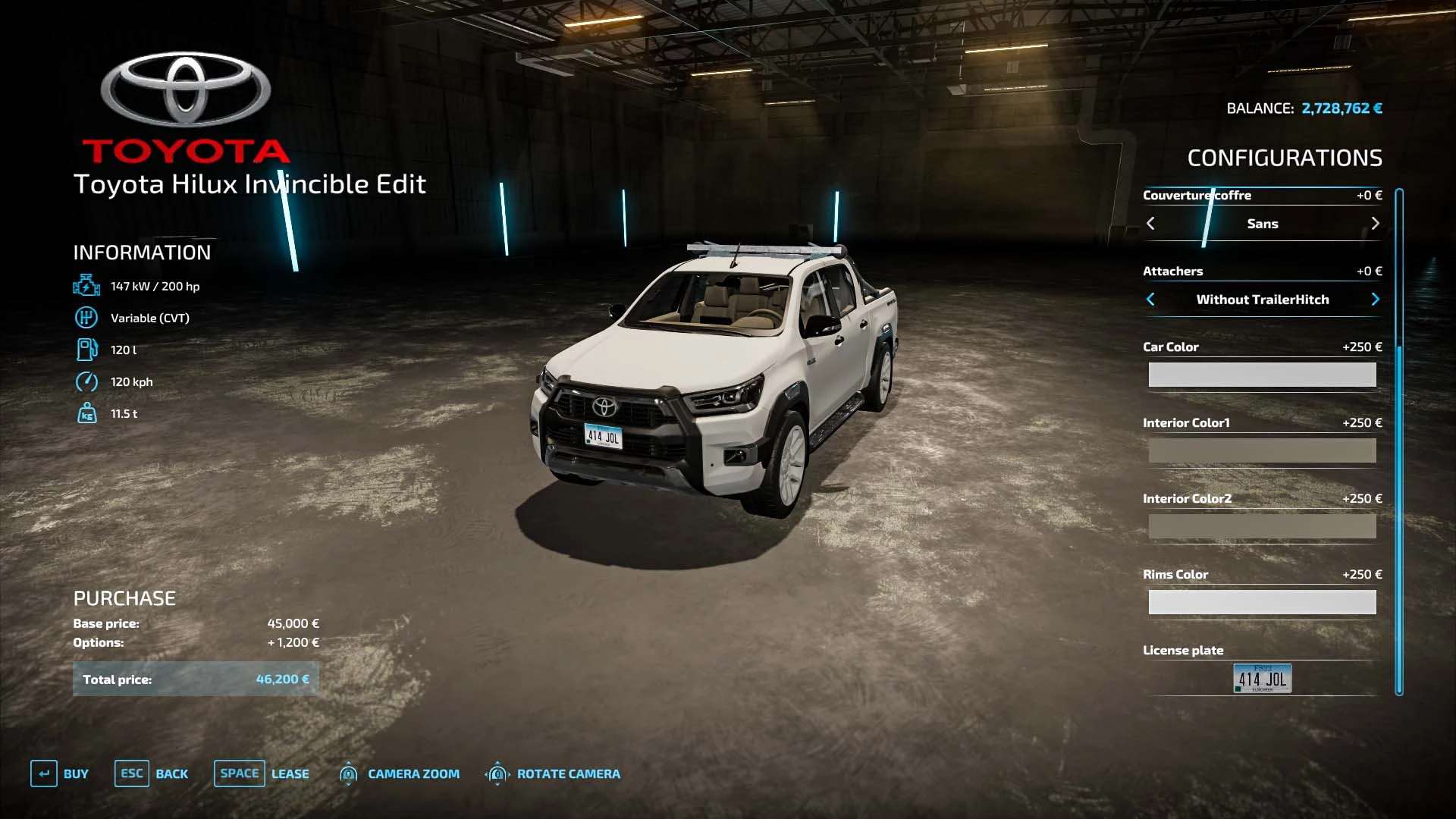Screen dimensions: 1456x819
Task: Switch to next Attachers option
Action: click(1375, 300)
